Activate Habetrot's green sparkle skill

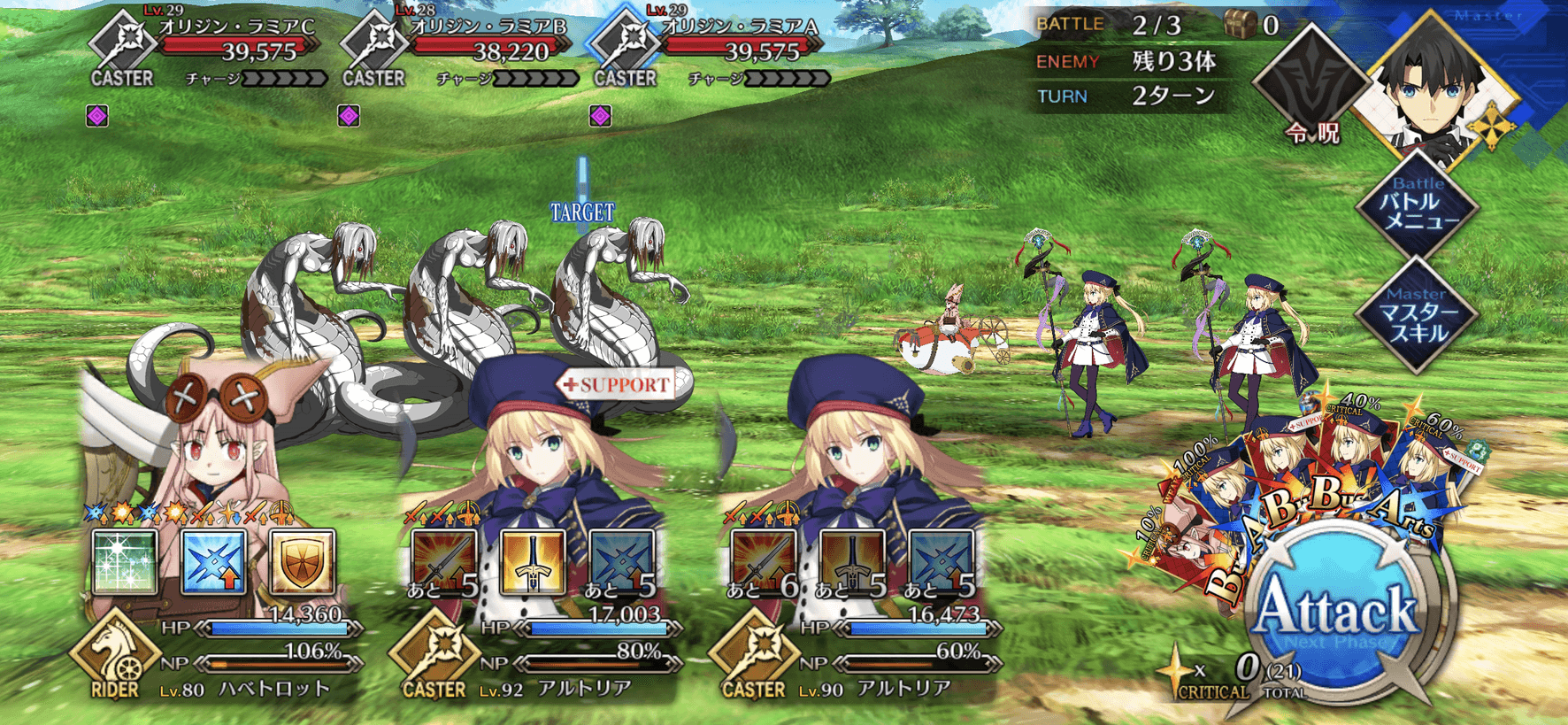tap(125, 562)
